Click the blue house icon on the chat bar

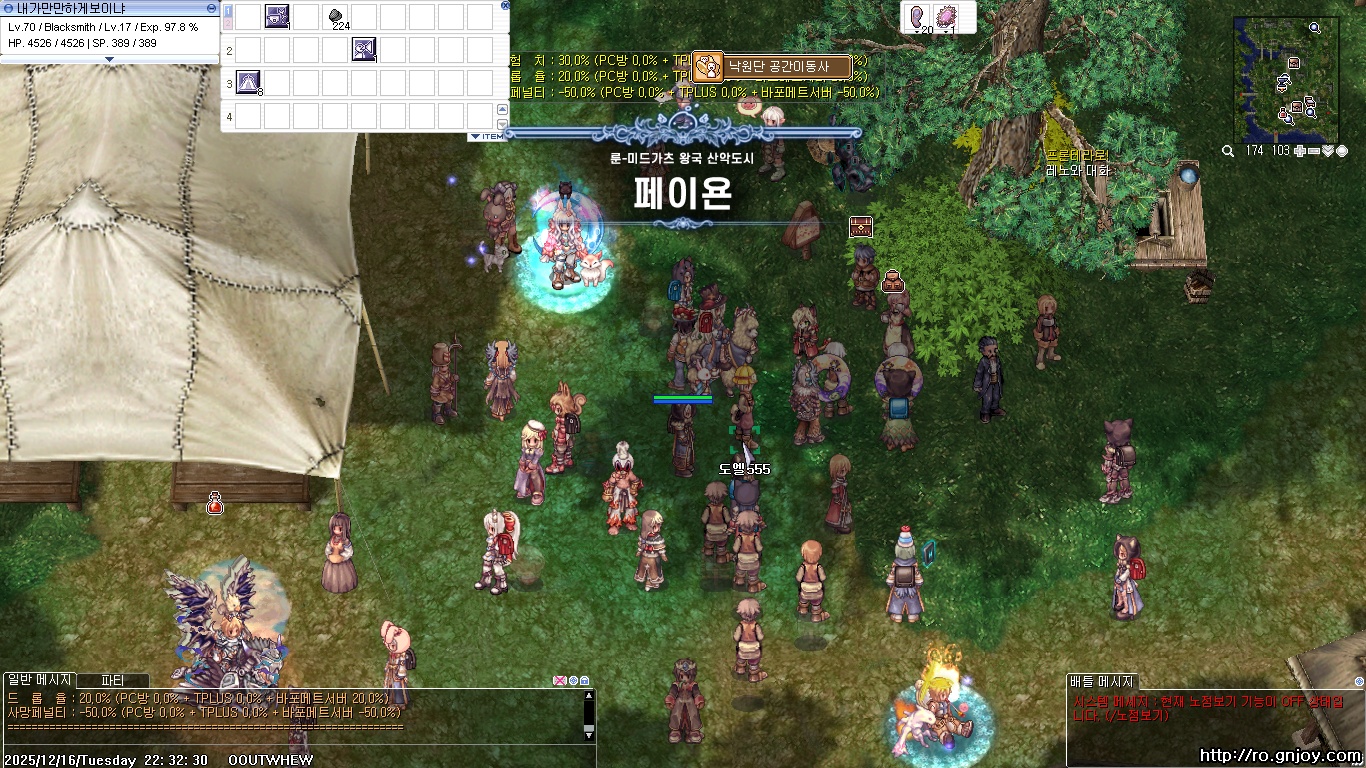tap(584, 681)
